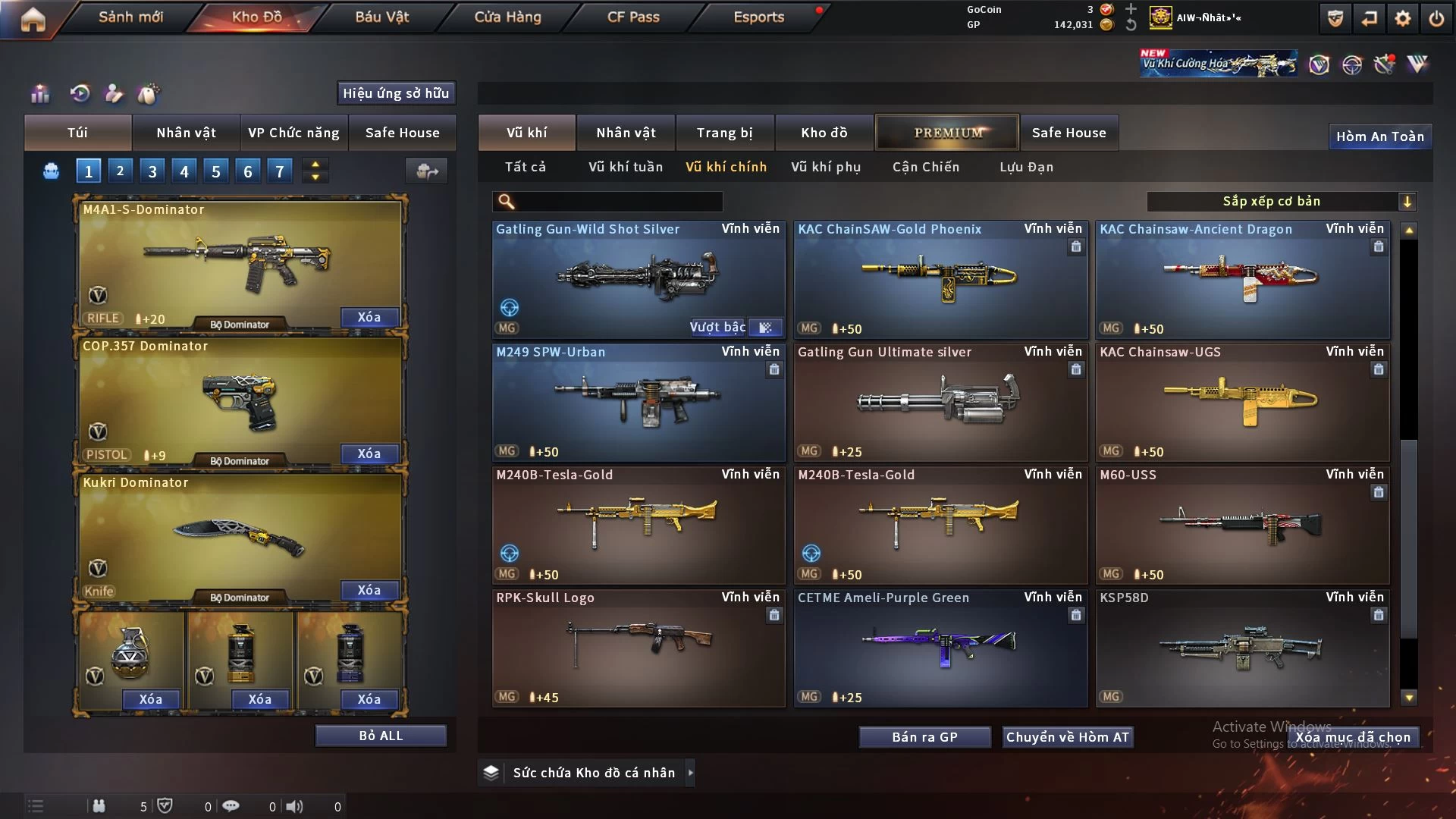Screen dimensions: 1456x819
Task: Sell item with Bán ra GP
Action: coord(924,737)
